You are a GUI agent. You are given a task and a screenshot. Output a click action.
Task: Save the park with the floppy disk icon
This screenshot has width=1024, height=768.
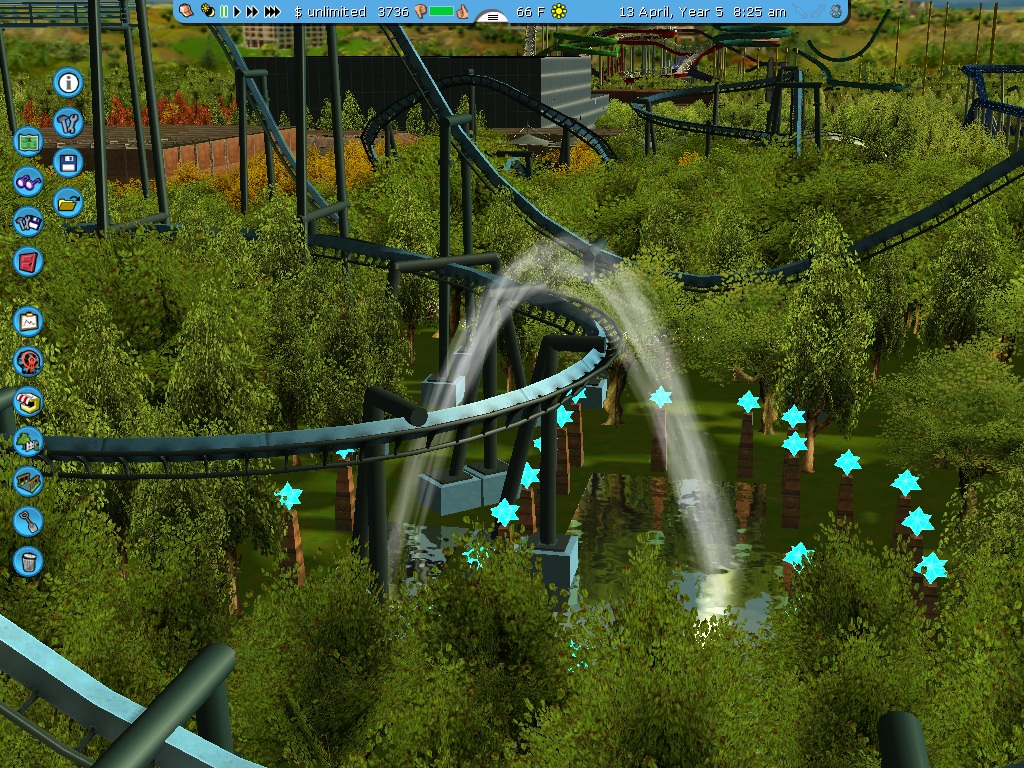tap(68, 162)
